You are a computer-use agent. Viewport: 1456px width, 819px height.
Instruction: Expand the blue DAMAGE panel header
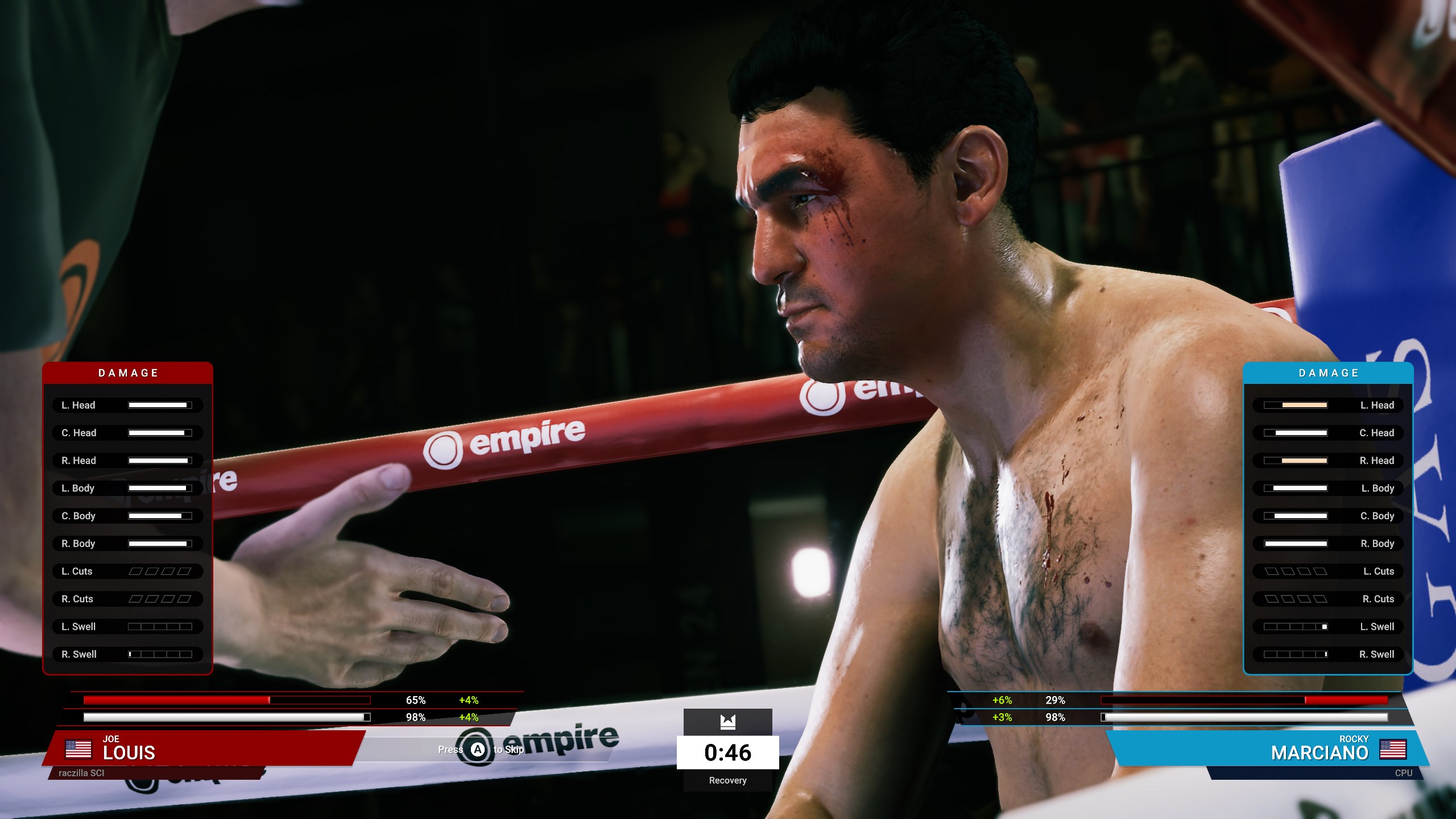pyautogui.click(x=1327, y=373)
